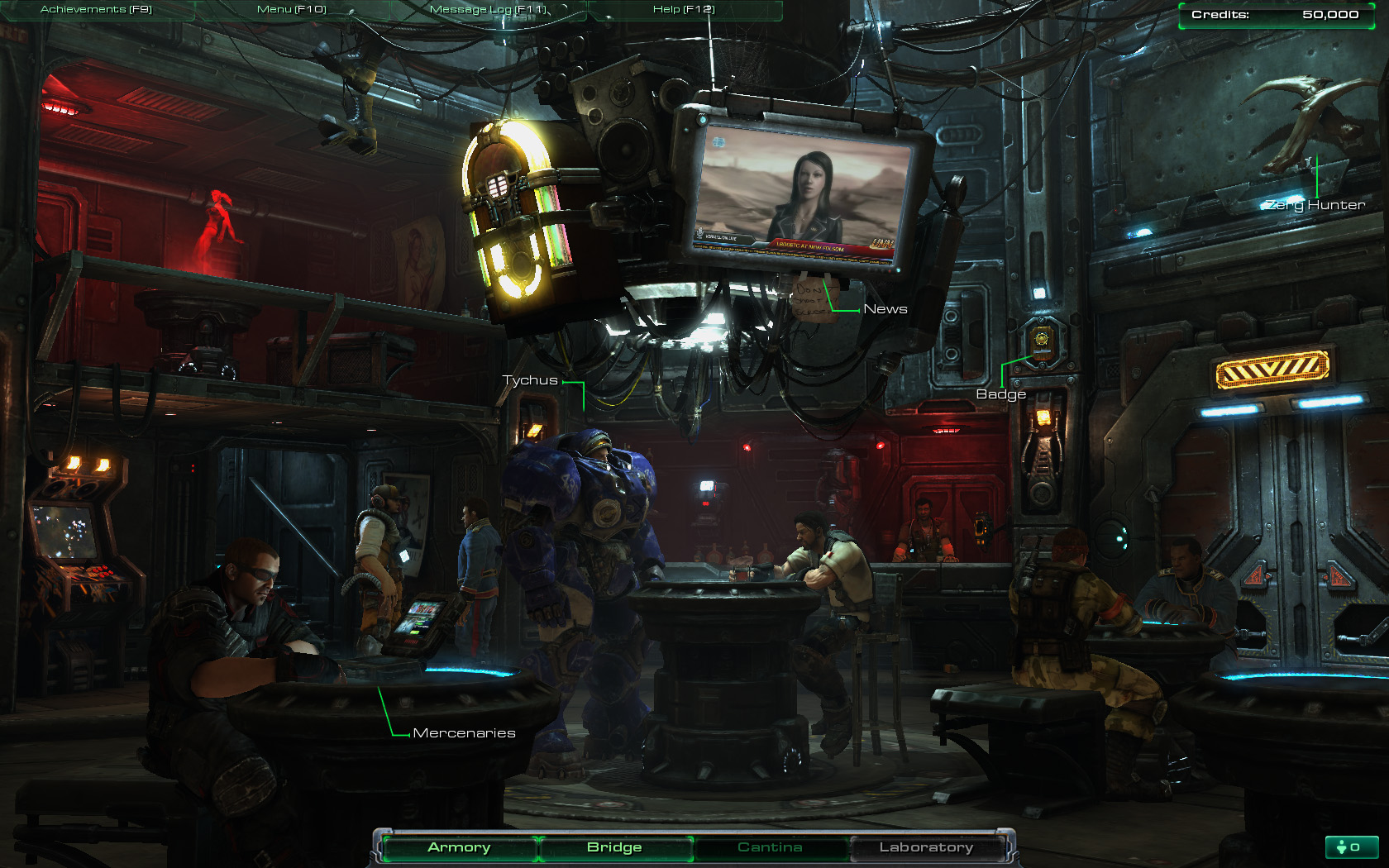Watch the News broadcast
The image size is (1389, 868).
(x=885, y=309)
